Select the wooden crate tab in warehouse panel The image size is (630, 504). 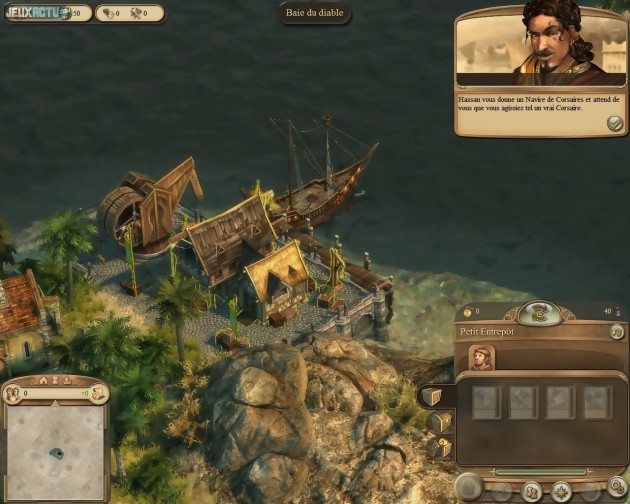click(x=431, y=397)
